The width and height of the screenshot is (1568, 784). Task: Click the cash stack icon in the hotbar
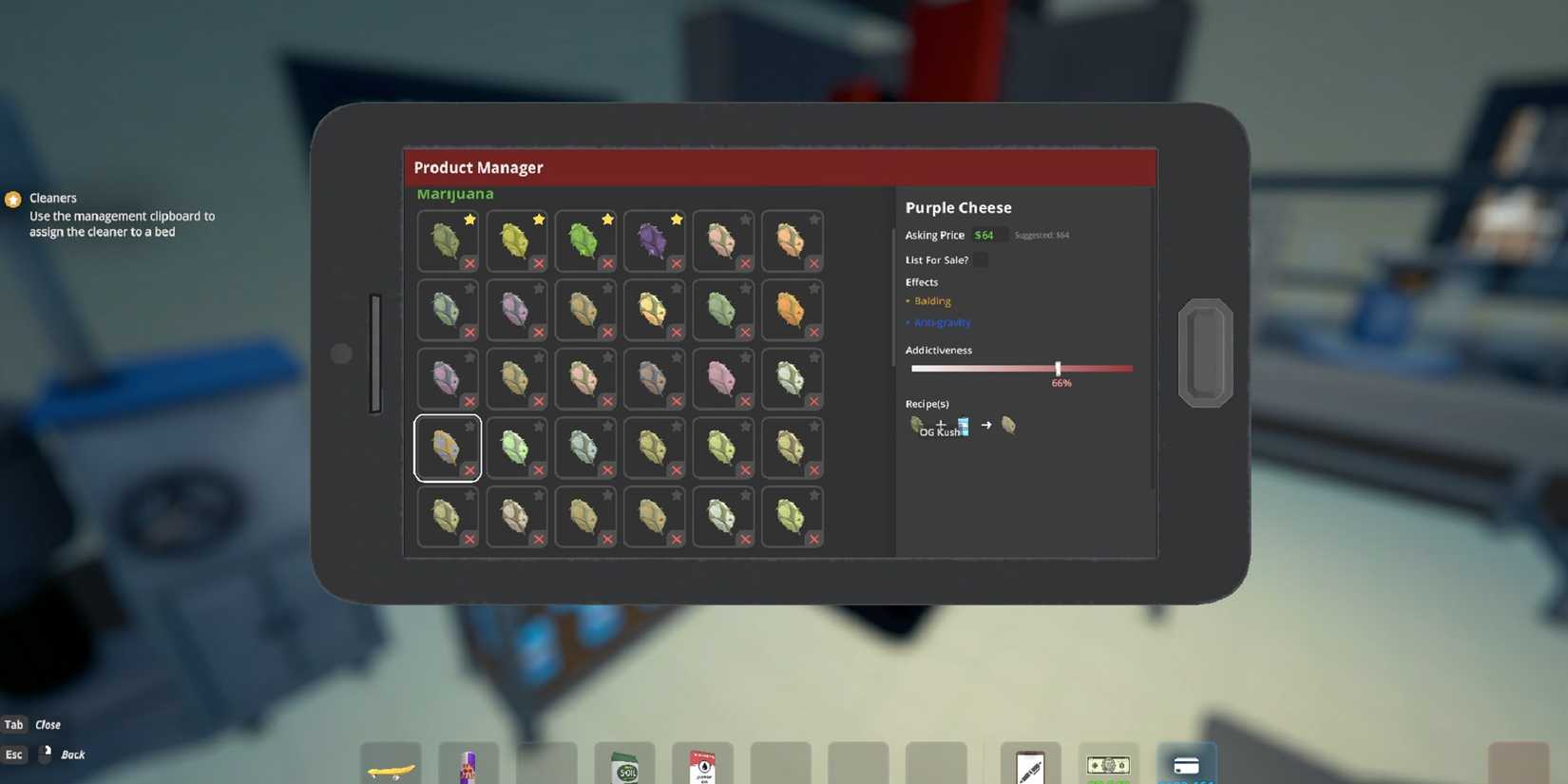pos(1108,765)
